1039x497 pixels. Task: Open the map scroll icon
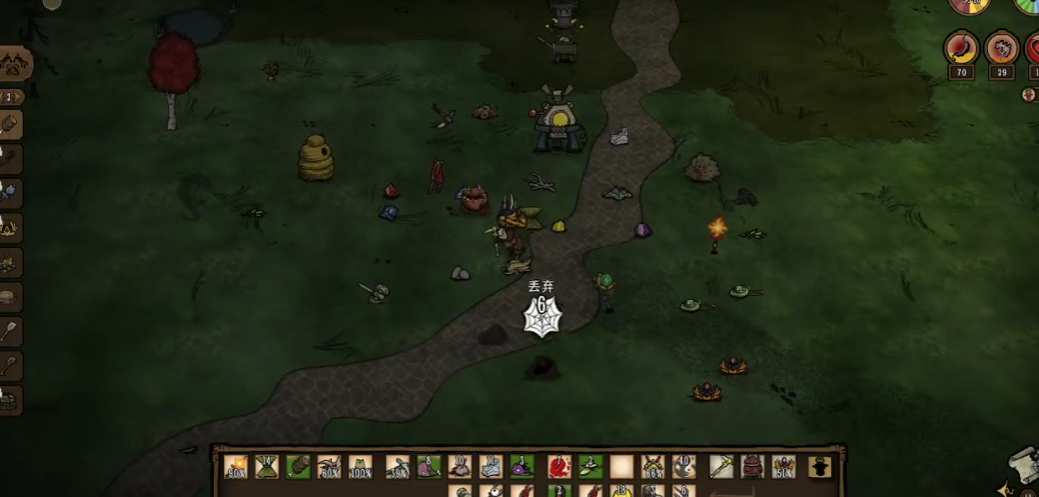[x=1024, y=465]
